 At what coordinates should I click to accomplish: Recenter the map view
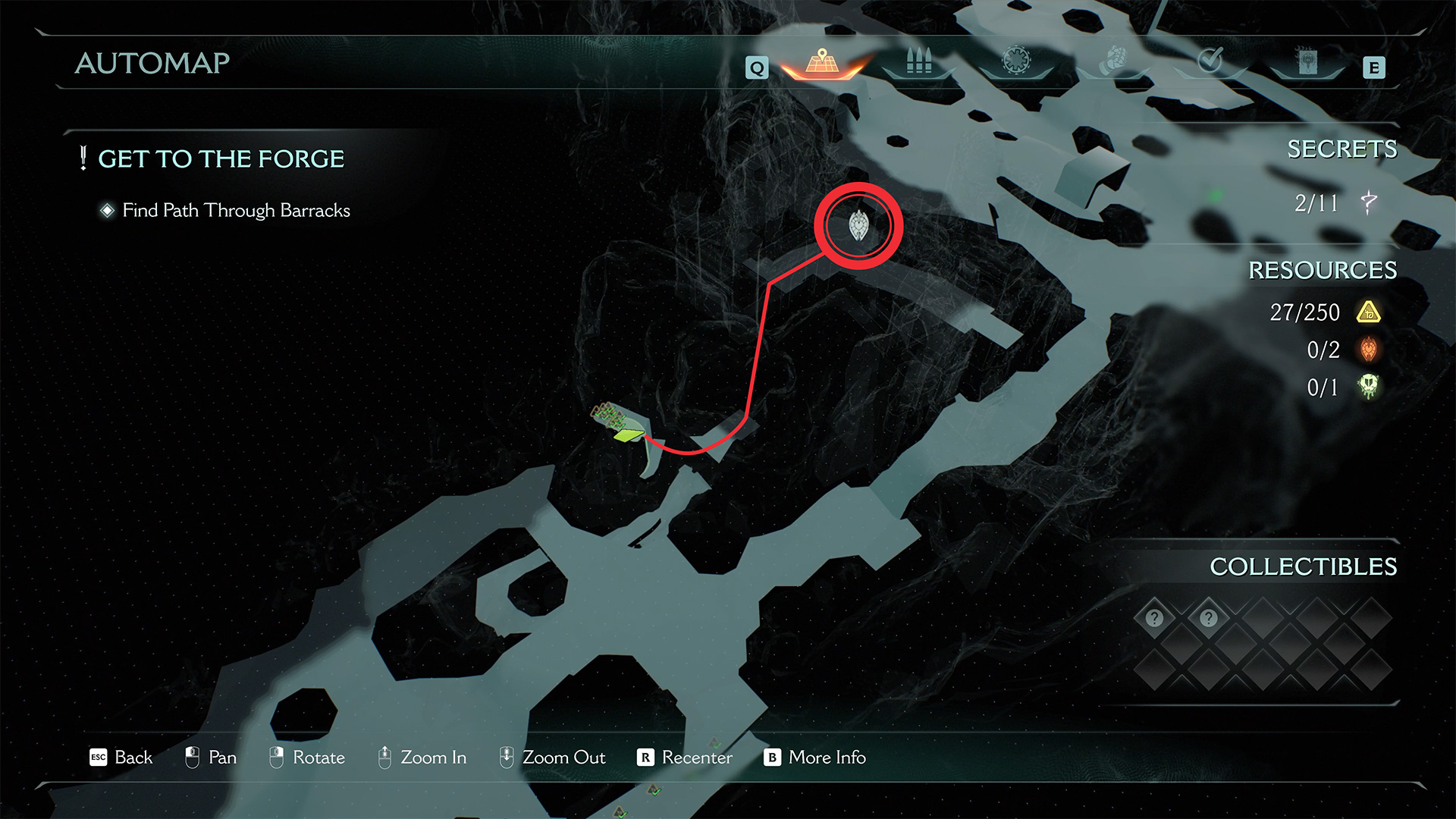686,758
